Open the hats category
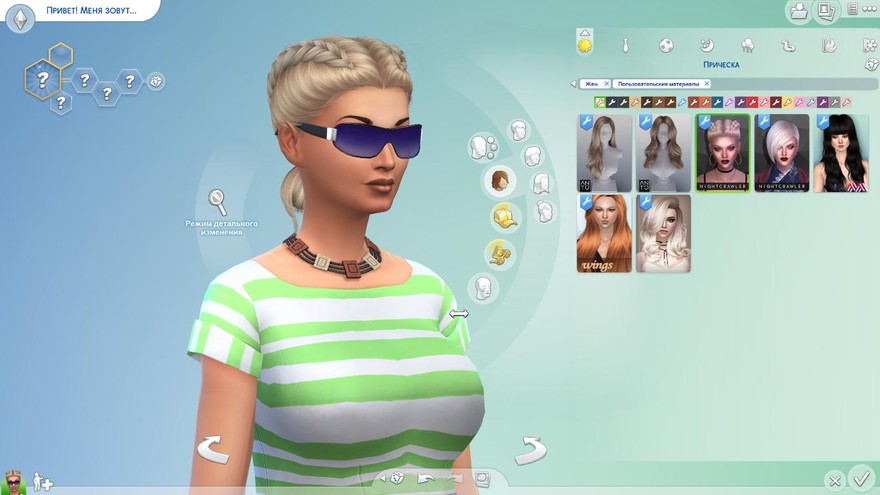 506,216
